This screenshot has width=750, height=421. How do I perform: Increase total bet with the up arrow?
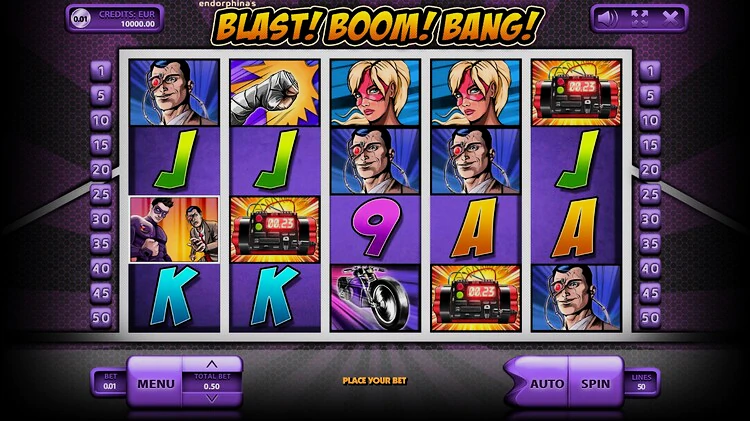point(210,364)
